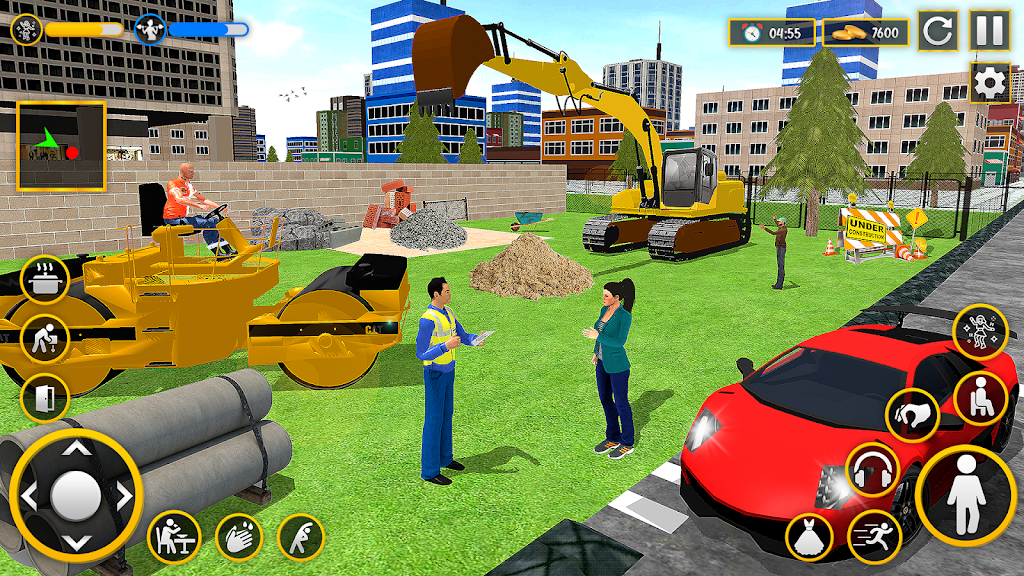
Task: Tap the sit-on-chair action icon
Action: click(x=980, y=397)
